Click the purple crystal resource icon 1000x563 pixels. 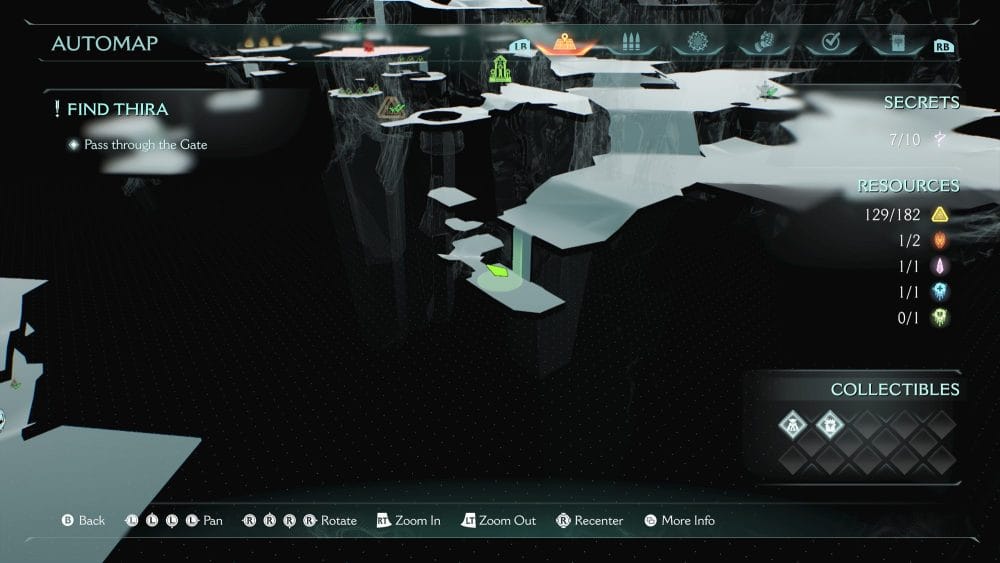pyautogui.click(x=939, y=266)
